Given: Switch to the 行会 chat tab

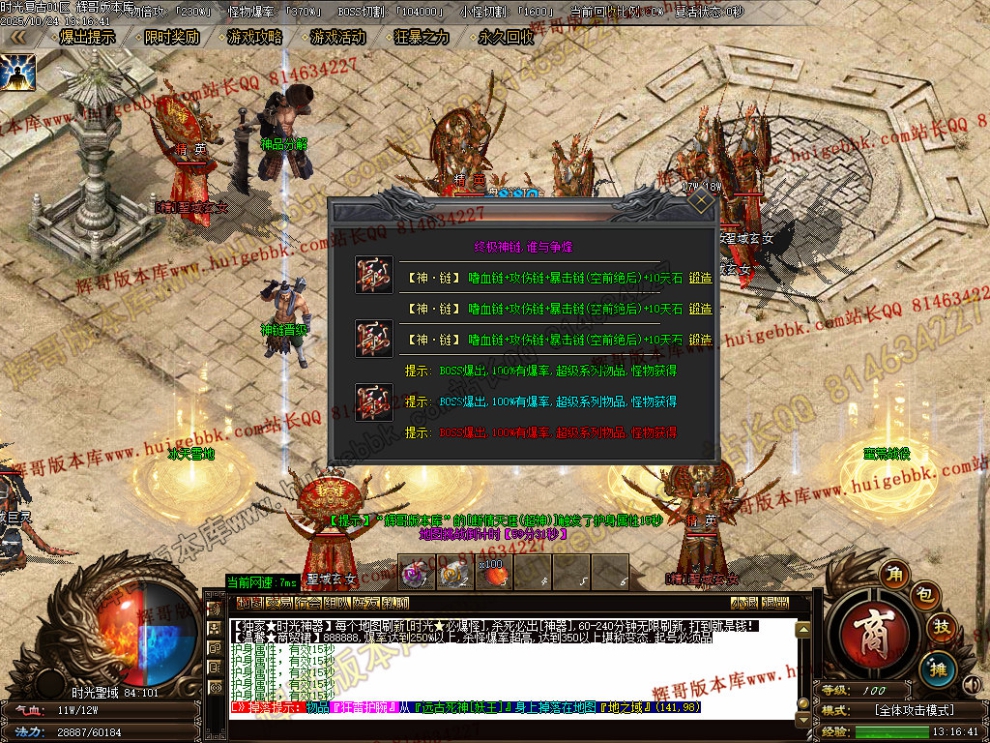Looking at the screenshot, I should coord(308,603).
